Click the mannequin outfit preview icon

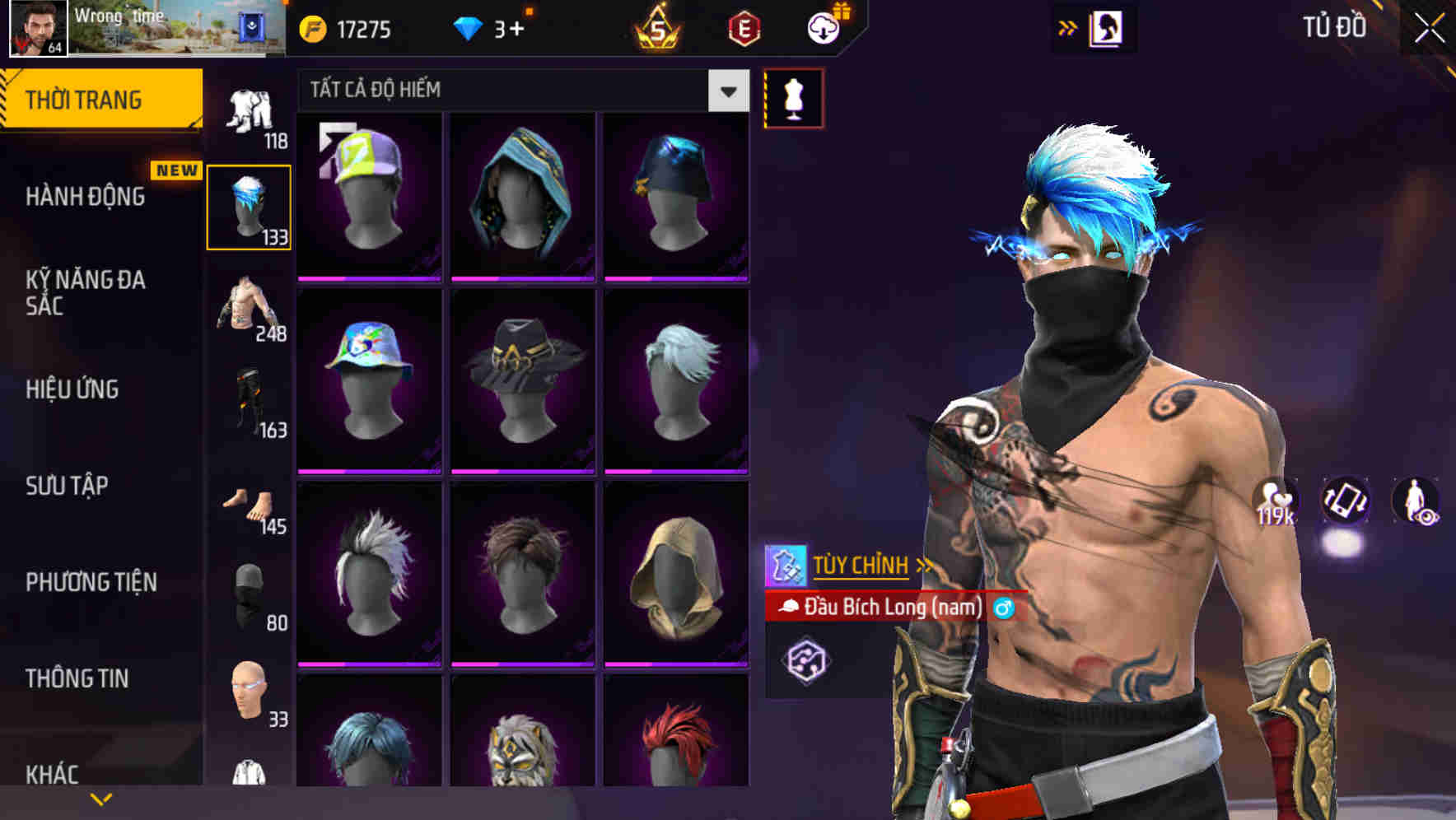[x=793, y=96]
